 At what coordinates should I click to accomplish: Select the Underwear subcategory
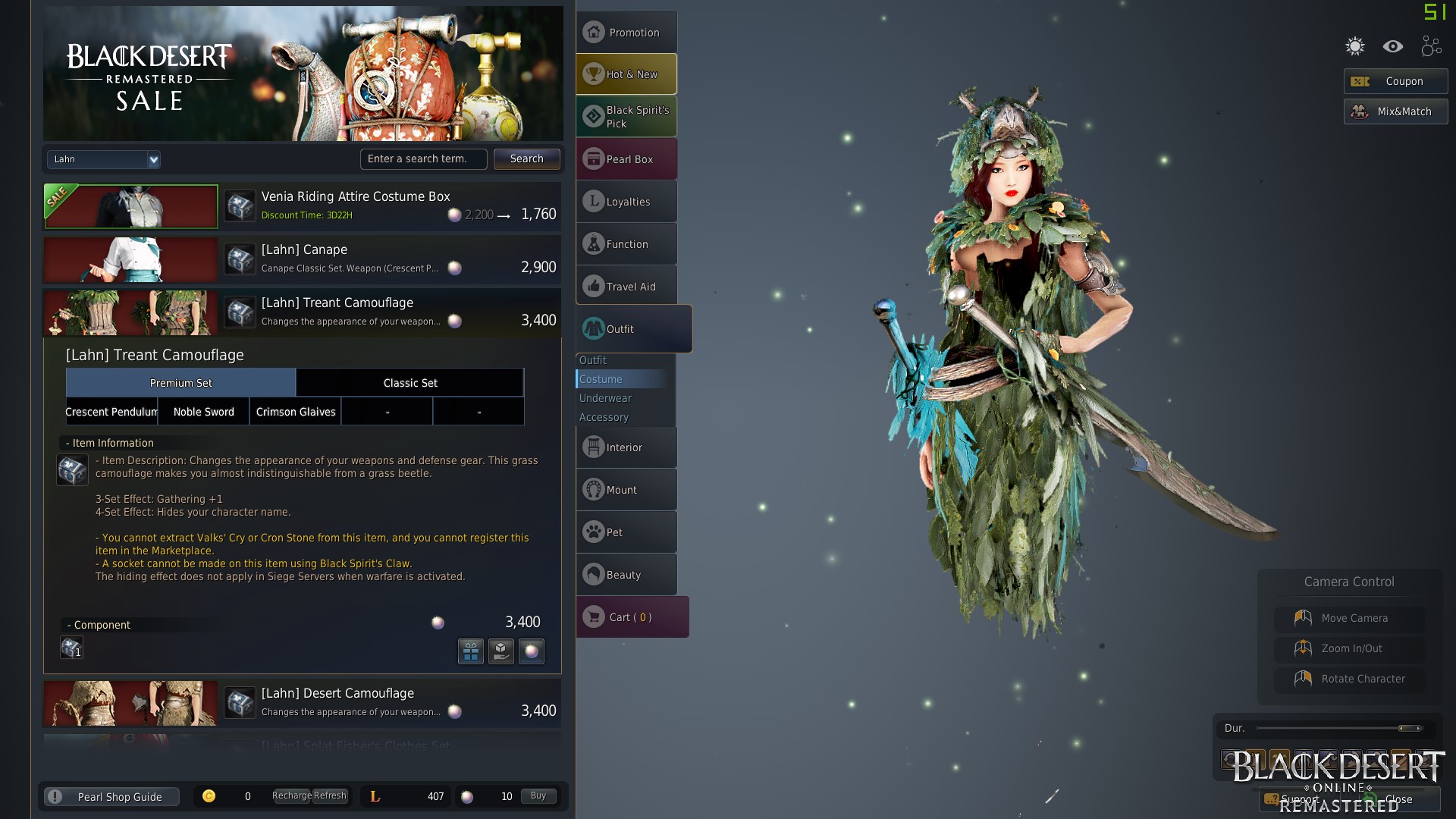coord(605,398)
